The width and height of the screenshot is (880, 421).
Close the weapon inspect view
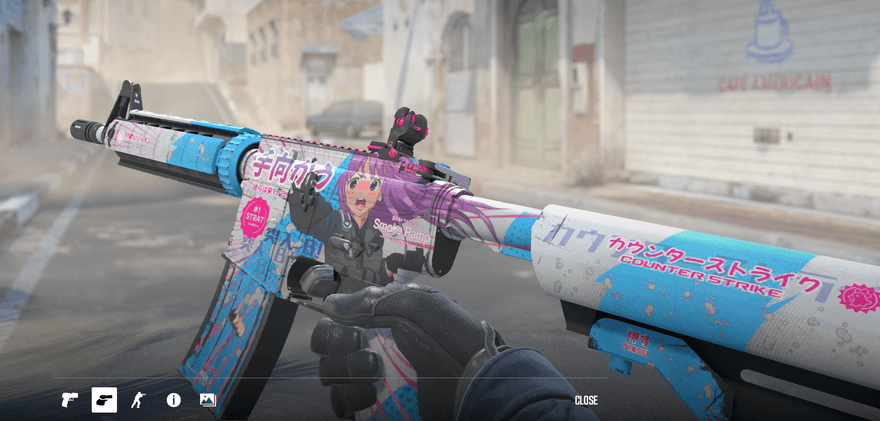click(586, 400)
